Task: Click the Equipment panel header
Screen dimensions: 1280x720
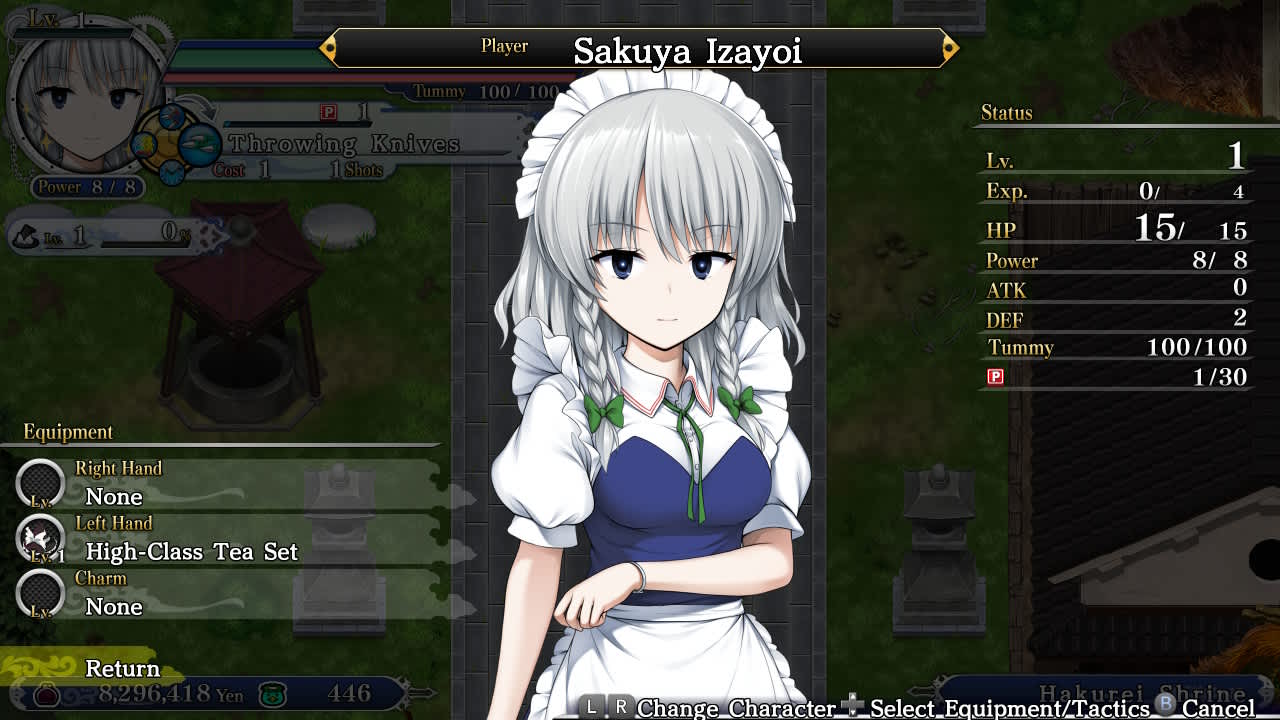Action: pos(67,432)
